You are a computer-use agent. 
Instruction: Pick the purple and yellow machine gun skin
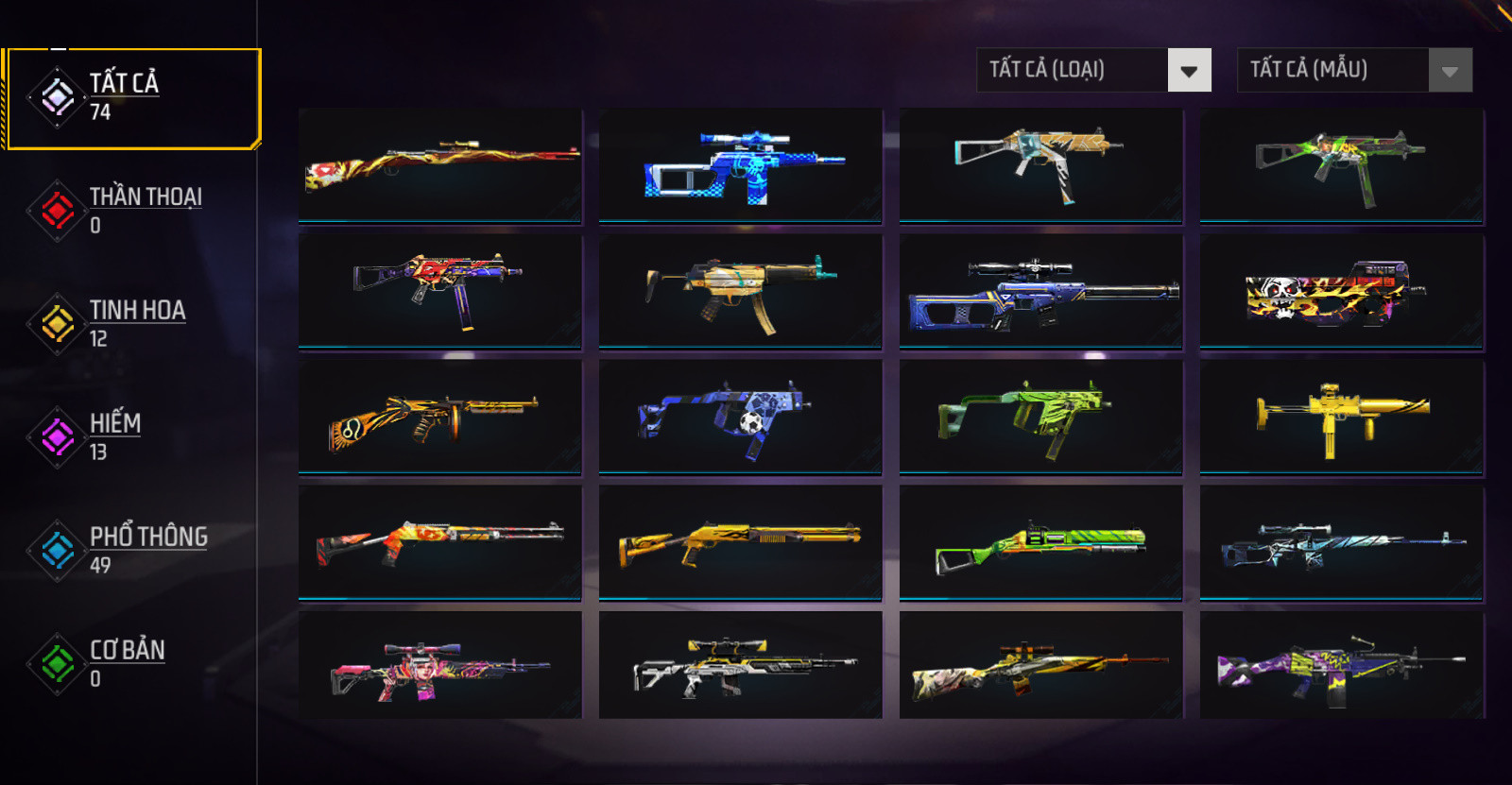[x=1341, y=666]
